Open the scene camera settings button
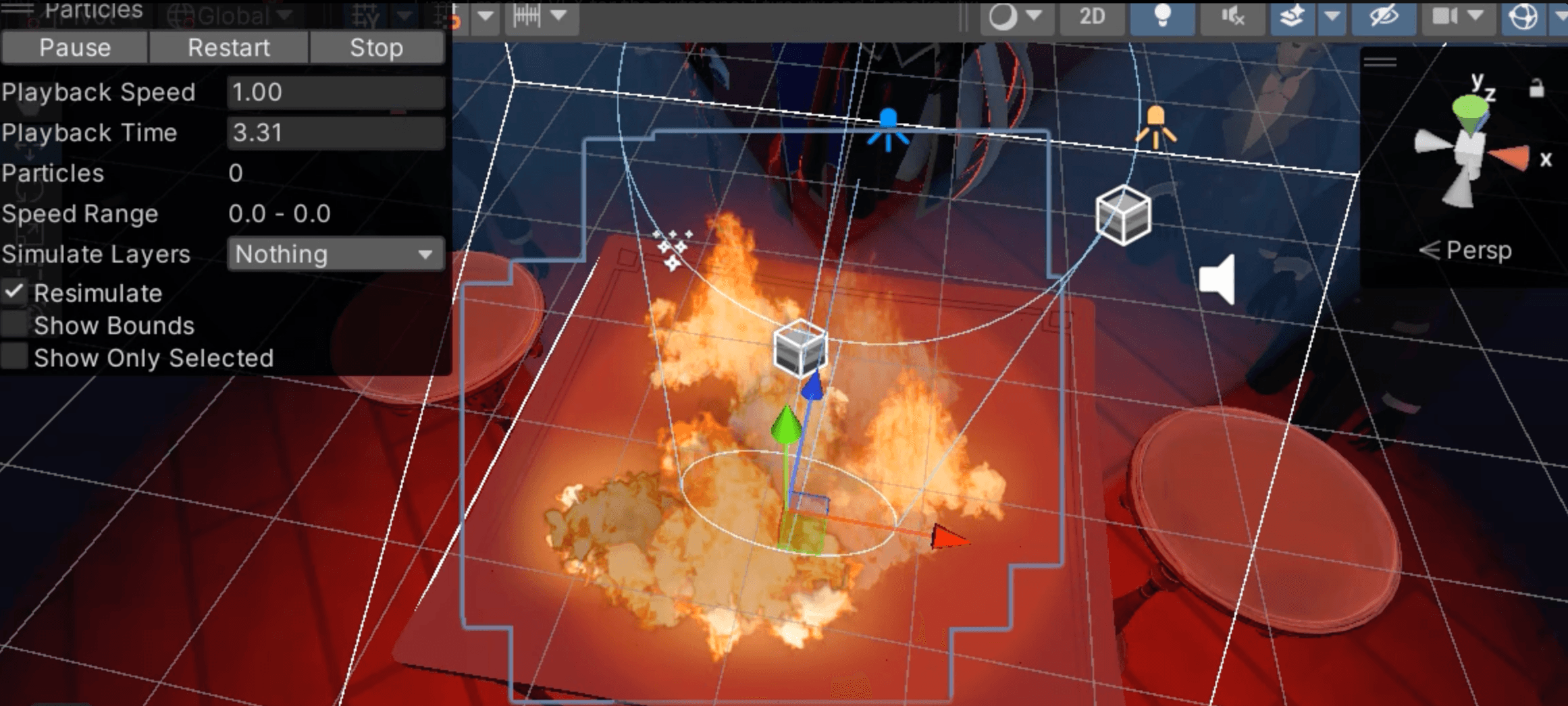 1445,16
